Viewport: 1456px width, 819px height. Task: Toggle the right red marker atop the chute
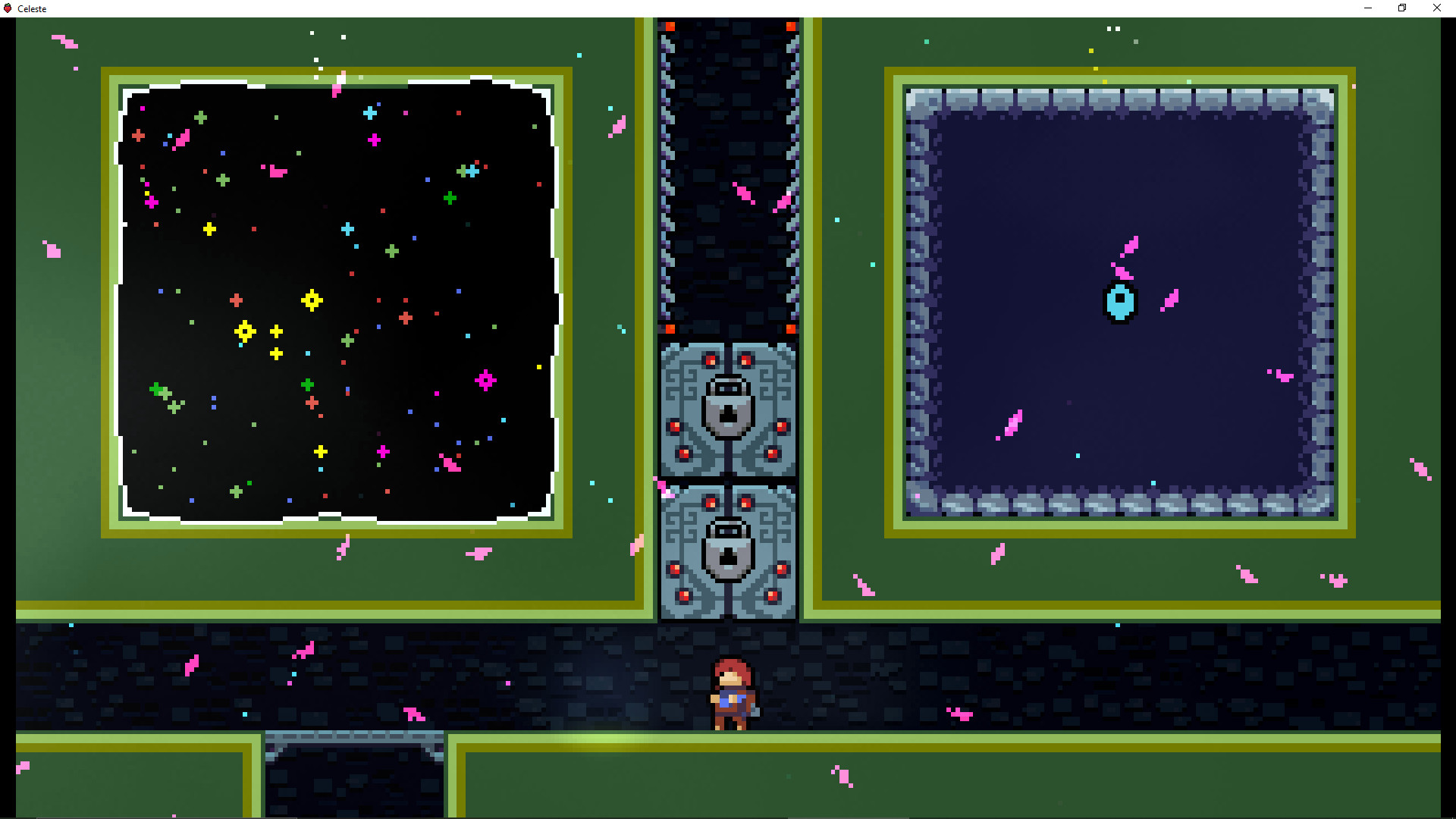coord(791,25)
